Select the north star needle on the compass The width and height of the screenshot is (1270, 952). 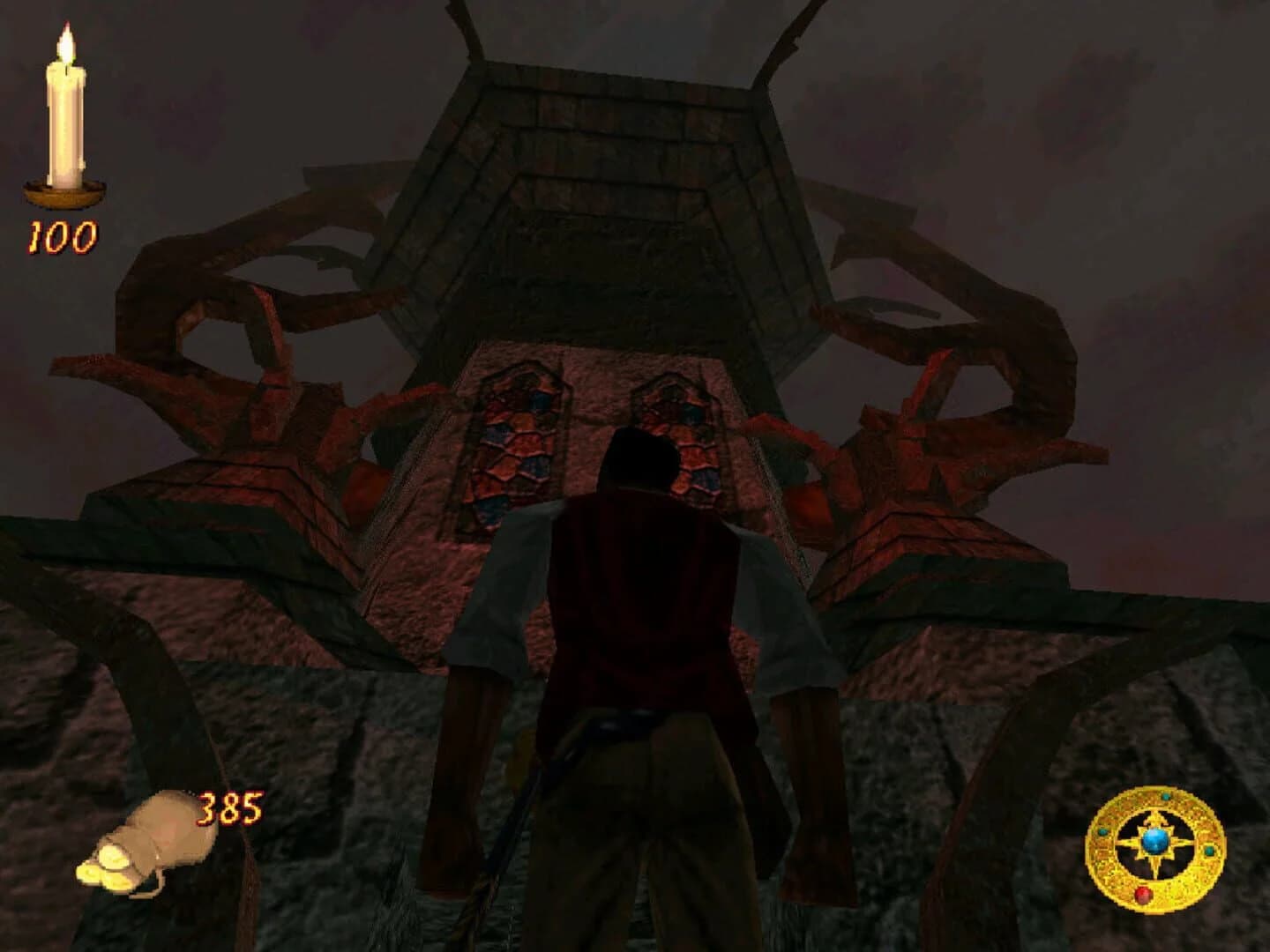(x=1154, y=815)
